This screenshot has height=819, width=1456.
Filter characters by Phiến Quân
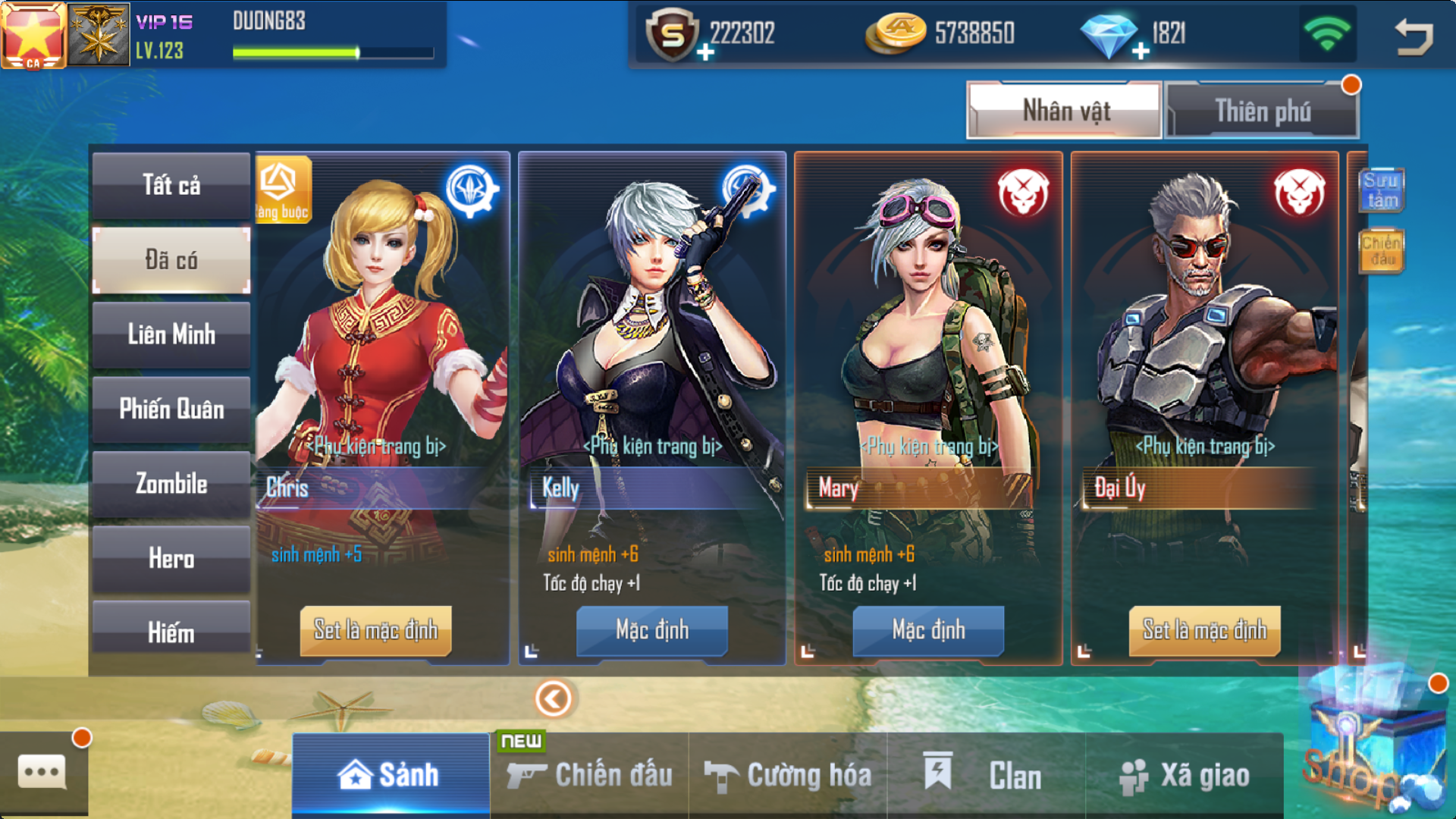point(171,409)
